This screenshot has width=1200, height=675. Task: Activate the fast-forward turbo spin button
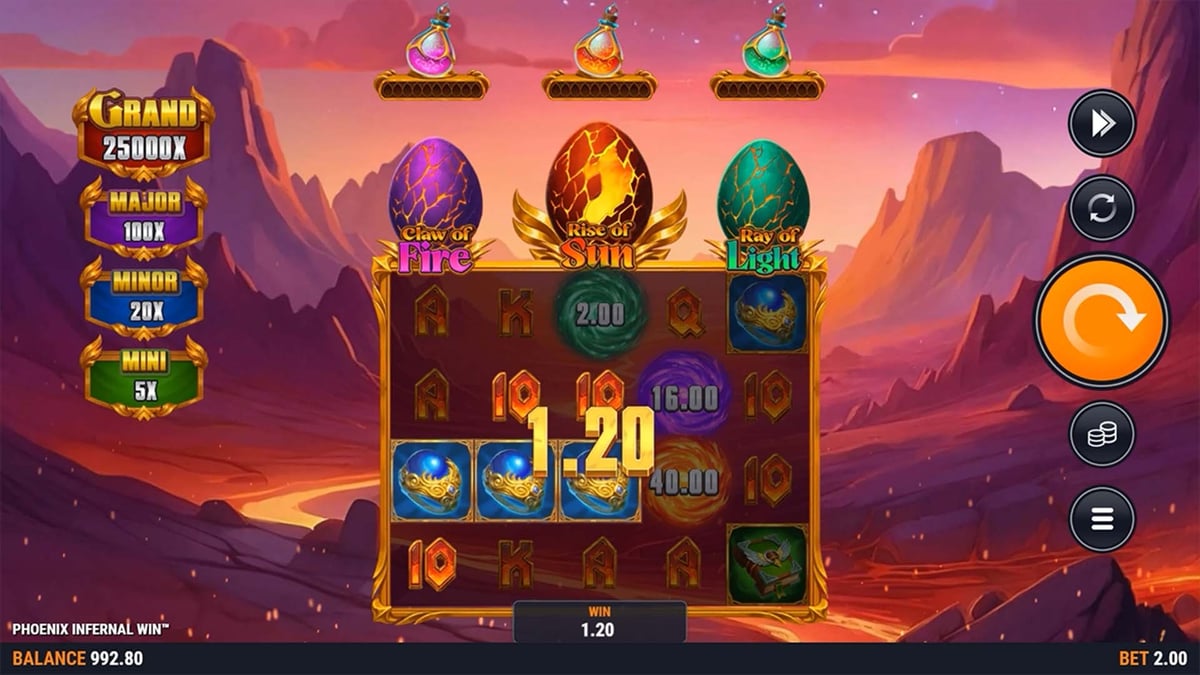[1101, 123]
